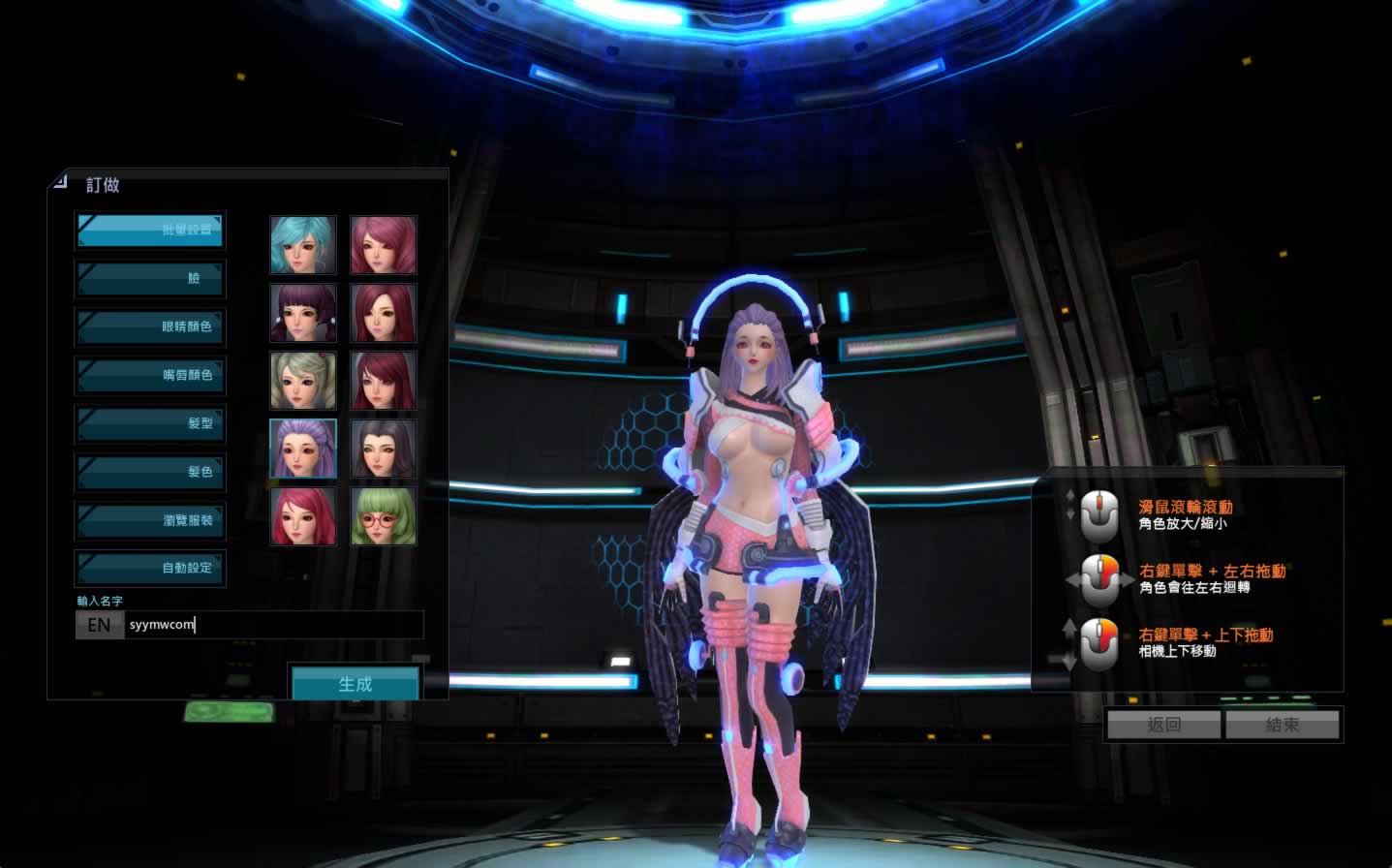Collapse the 訂做 panel corner icon

tap(60, 181)
